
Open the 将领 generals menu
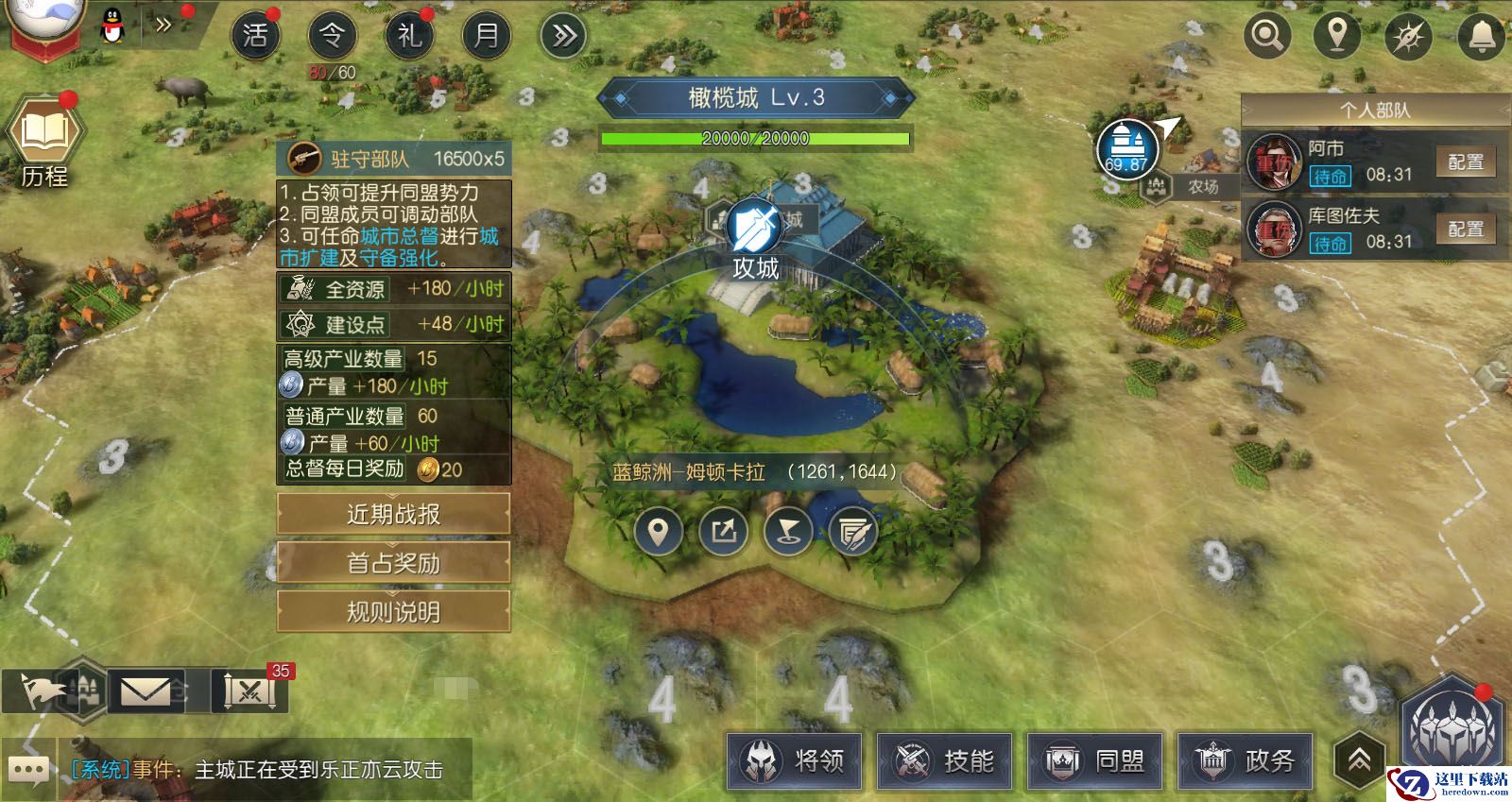pos(795,760)
